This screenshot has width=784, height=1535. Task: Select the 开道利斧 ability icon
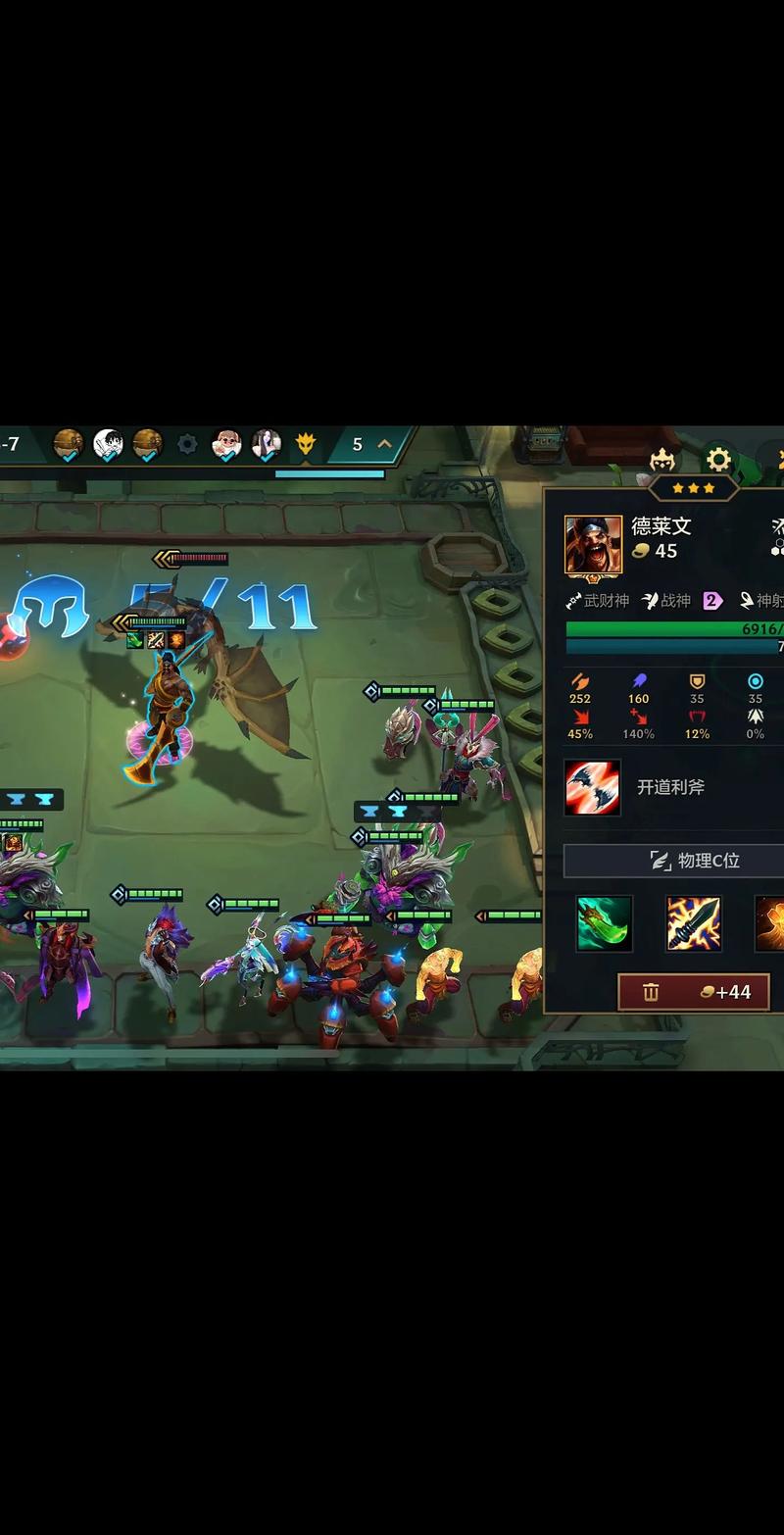592,787
